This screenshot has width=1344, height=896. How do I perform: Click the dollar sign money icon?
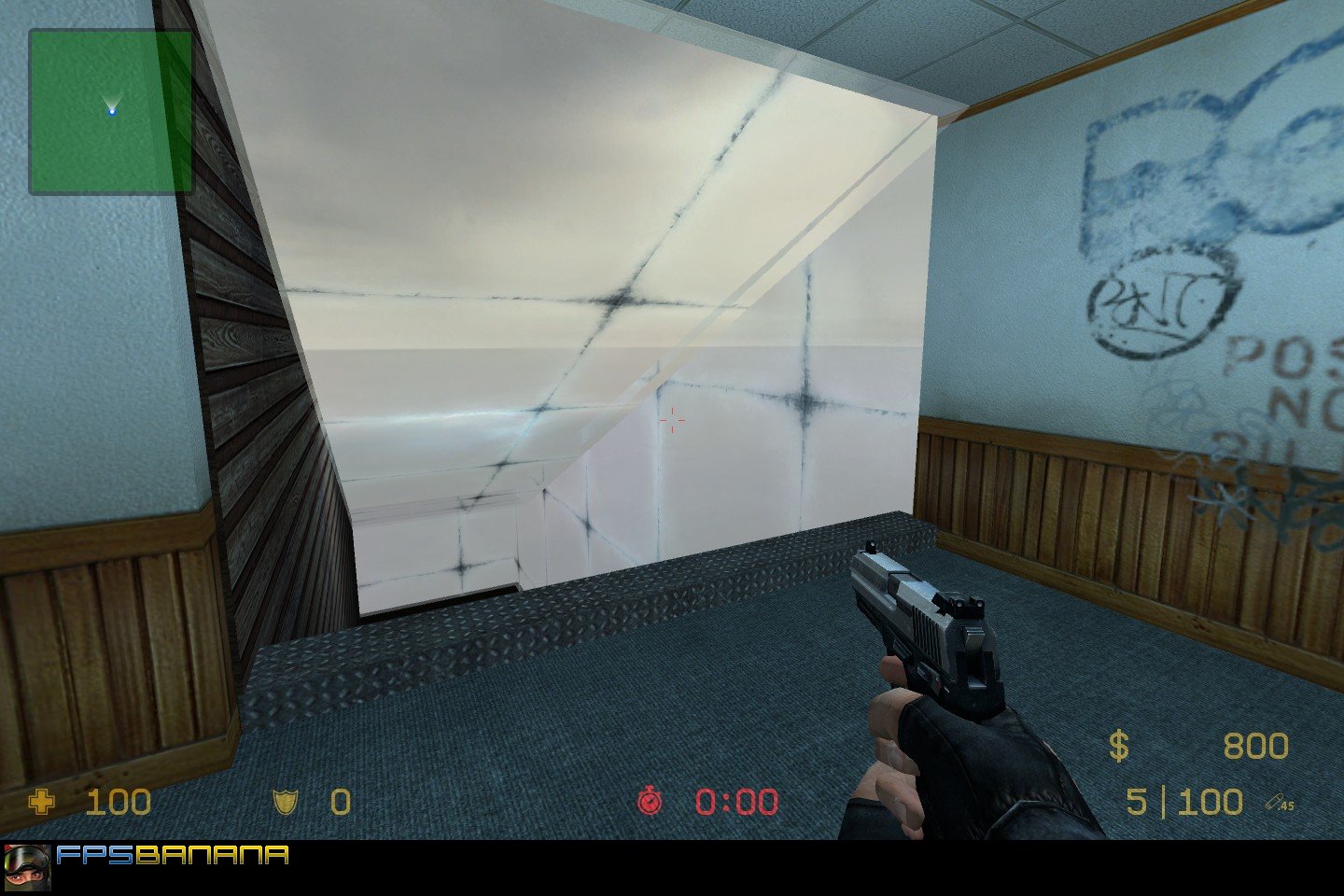click(x=1120, y=747)
